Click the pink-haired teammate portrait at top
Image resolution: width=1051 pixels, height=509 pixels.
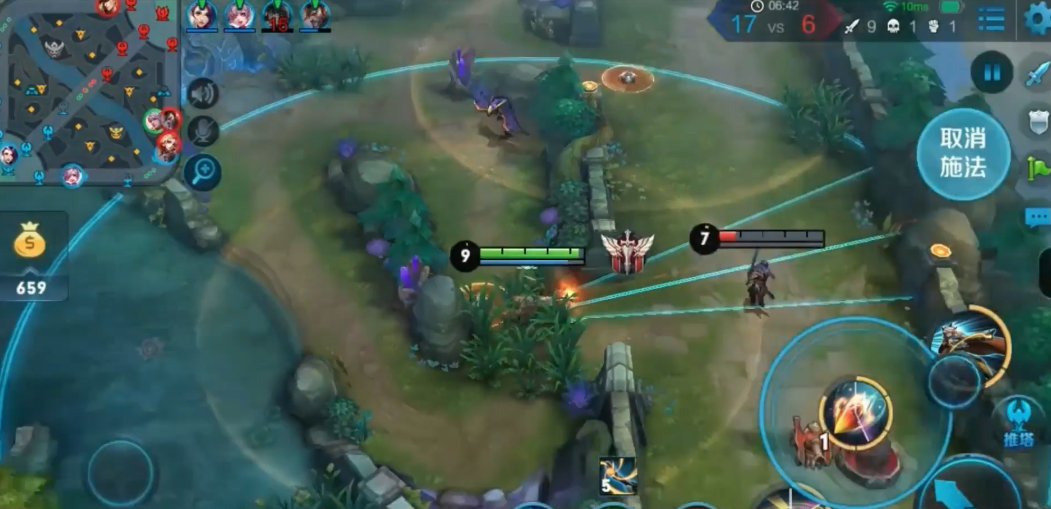click(x=239, y=16)
